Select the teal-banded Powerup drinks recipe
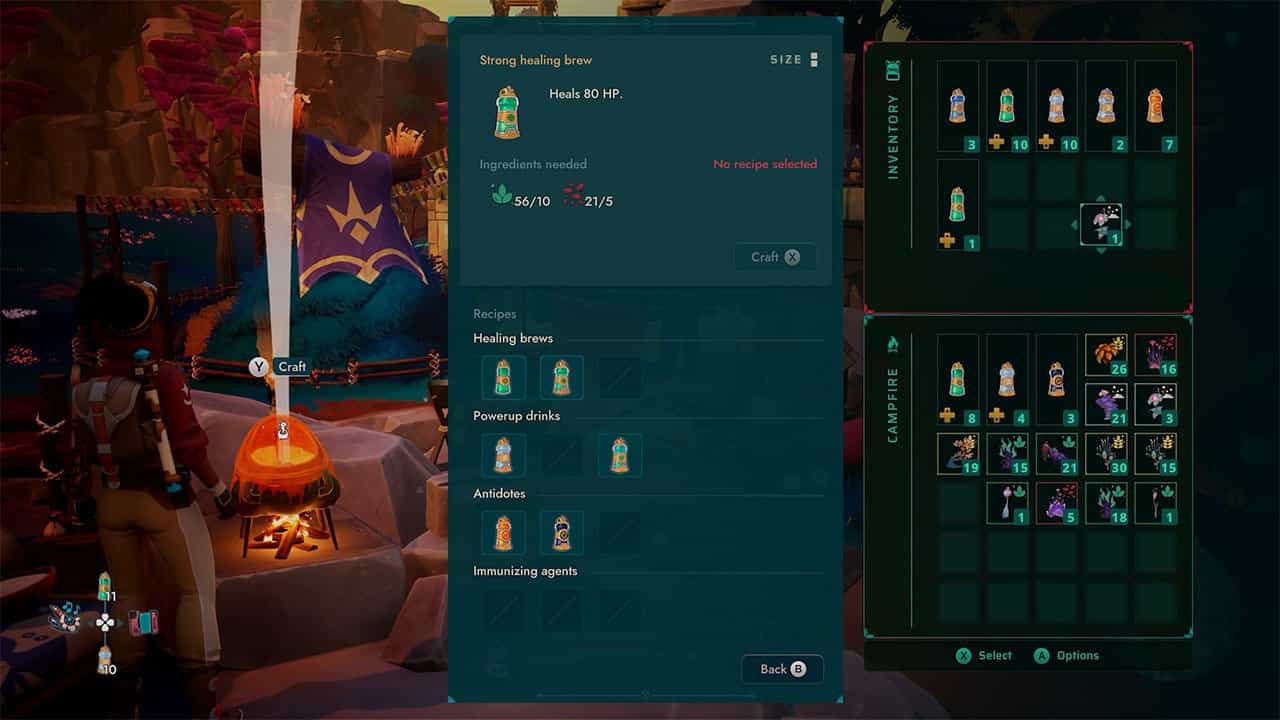 pyautogui.click(x=619, y=455)
